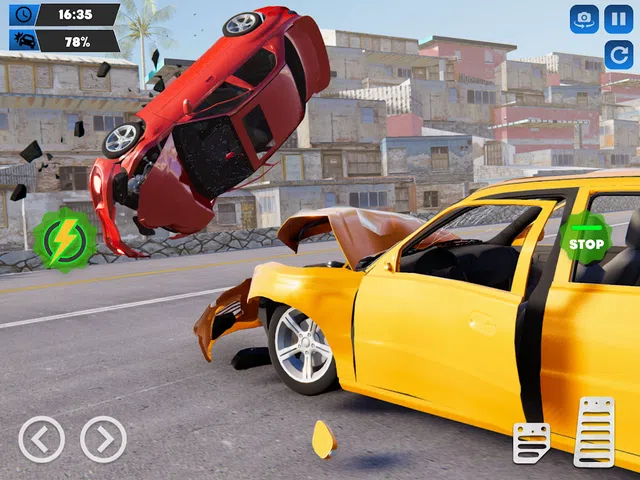Steer left with the left arrow
Viewport: 640px width, 480px height.
41,439
